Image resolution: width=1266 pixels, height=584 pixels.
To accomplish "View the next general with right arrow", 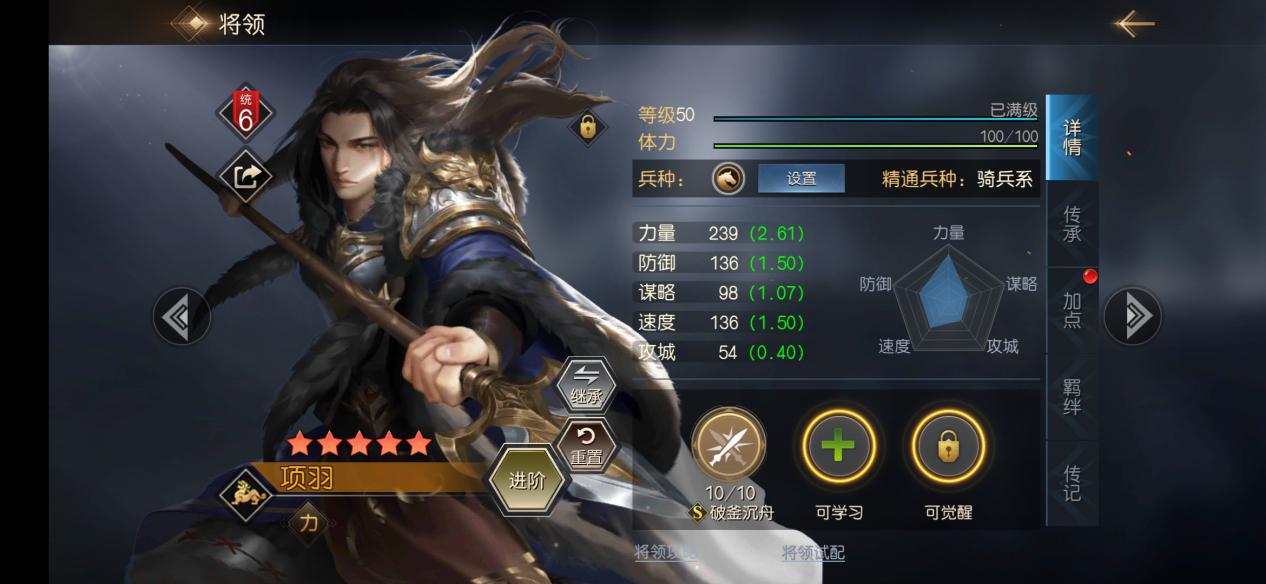I will [1133, 316].
